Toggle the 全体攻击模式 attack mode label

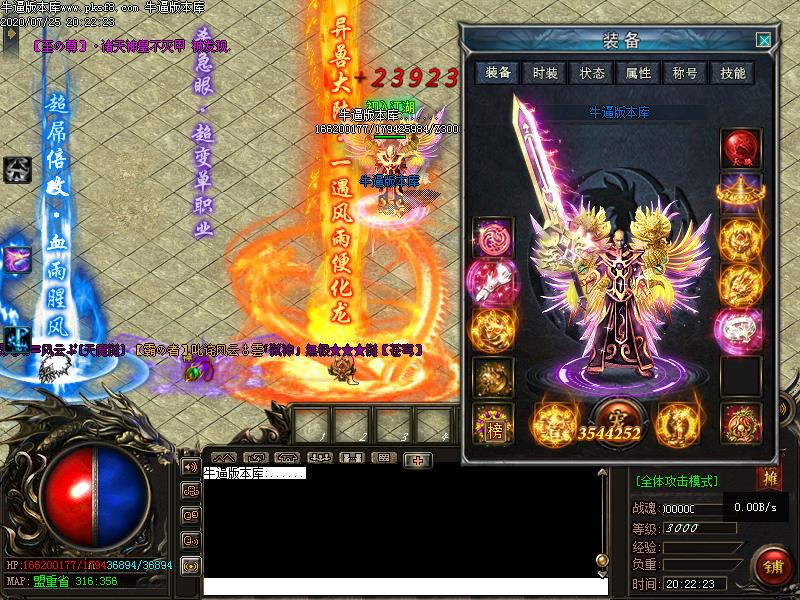677,481
